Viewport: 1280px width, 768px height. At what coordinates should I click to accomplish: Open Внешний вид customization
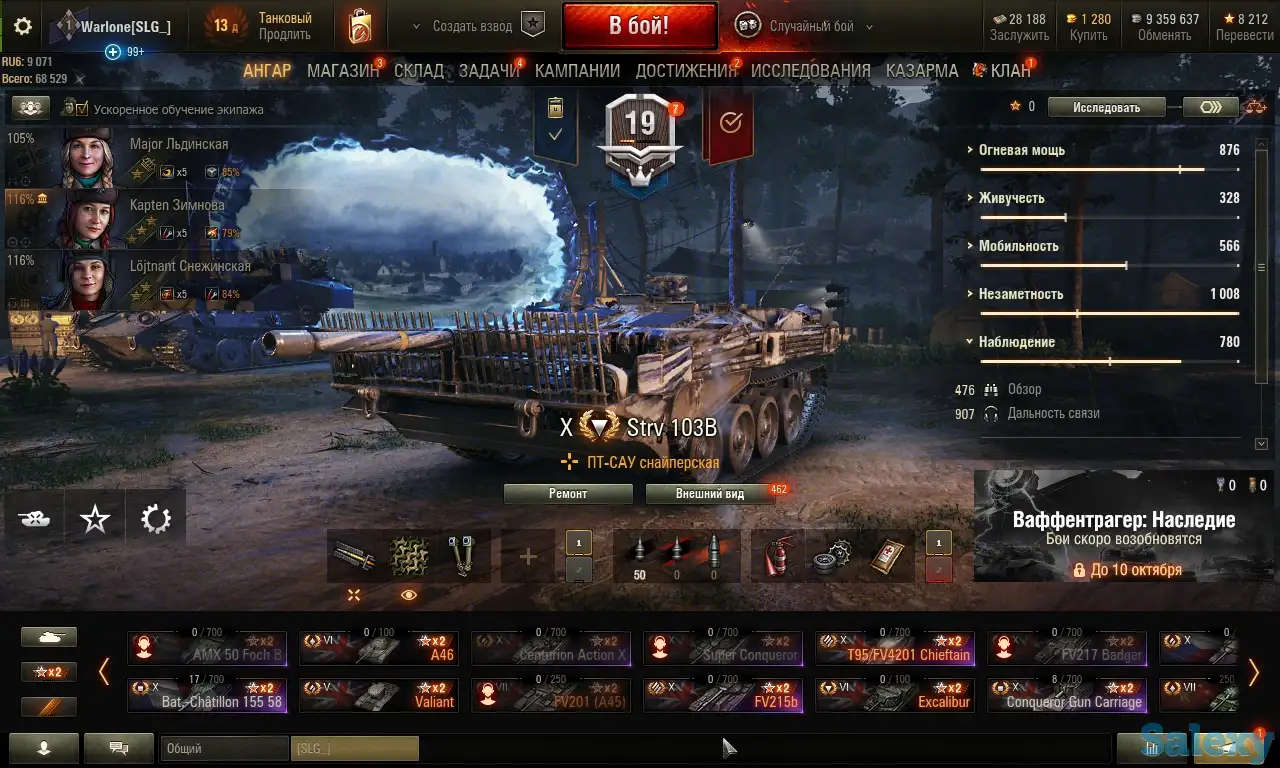(x=710, y=494)
